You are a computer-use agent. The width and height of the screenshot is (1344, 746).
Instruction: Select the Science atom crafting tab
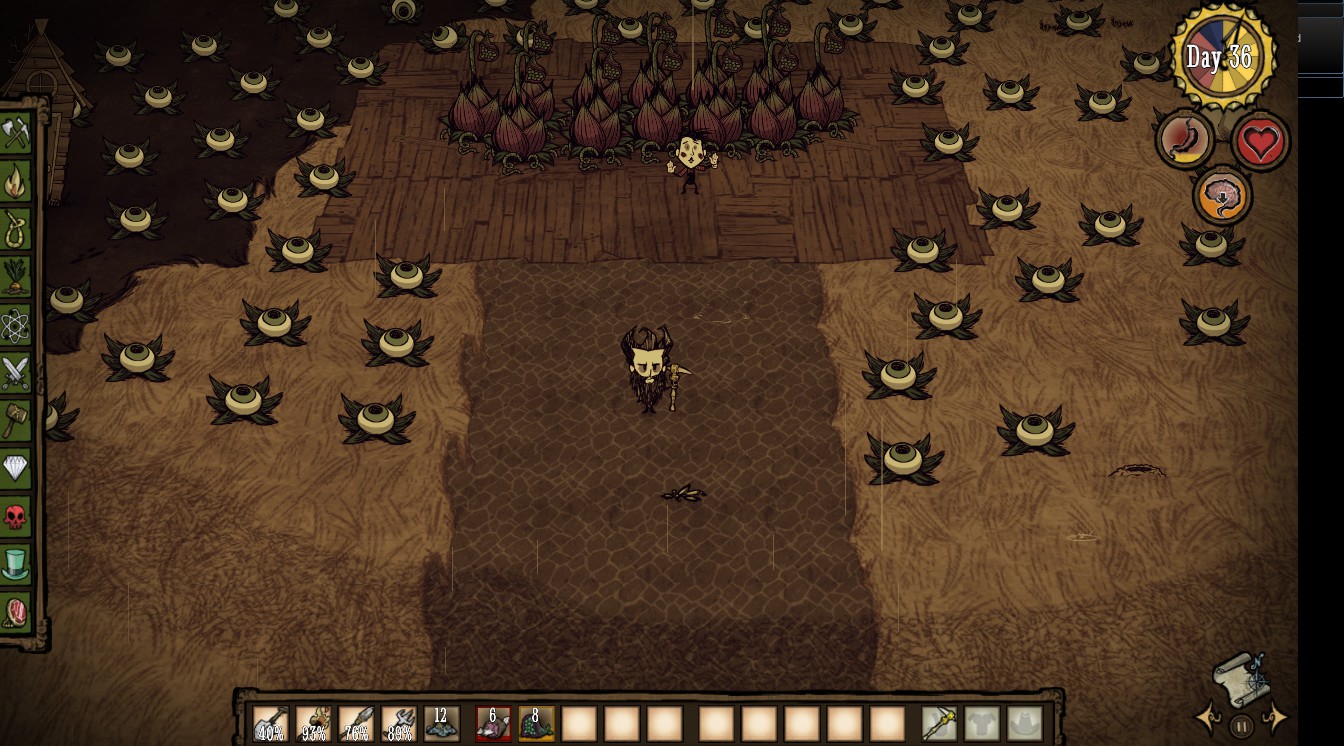(16, 325)
